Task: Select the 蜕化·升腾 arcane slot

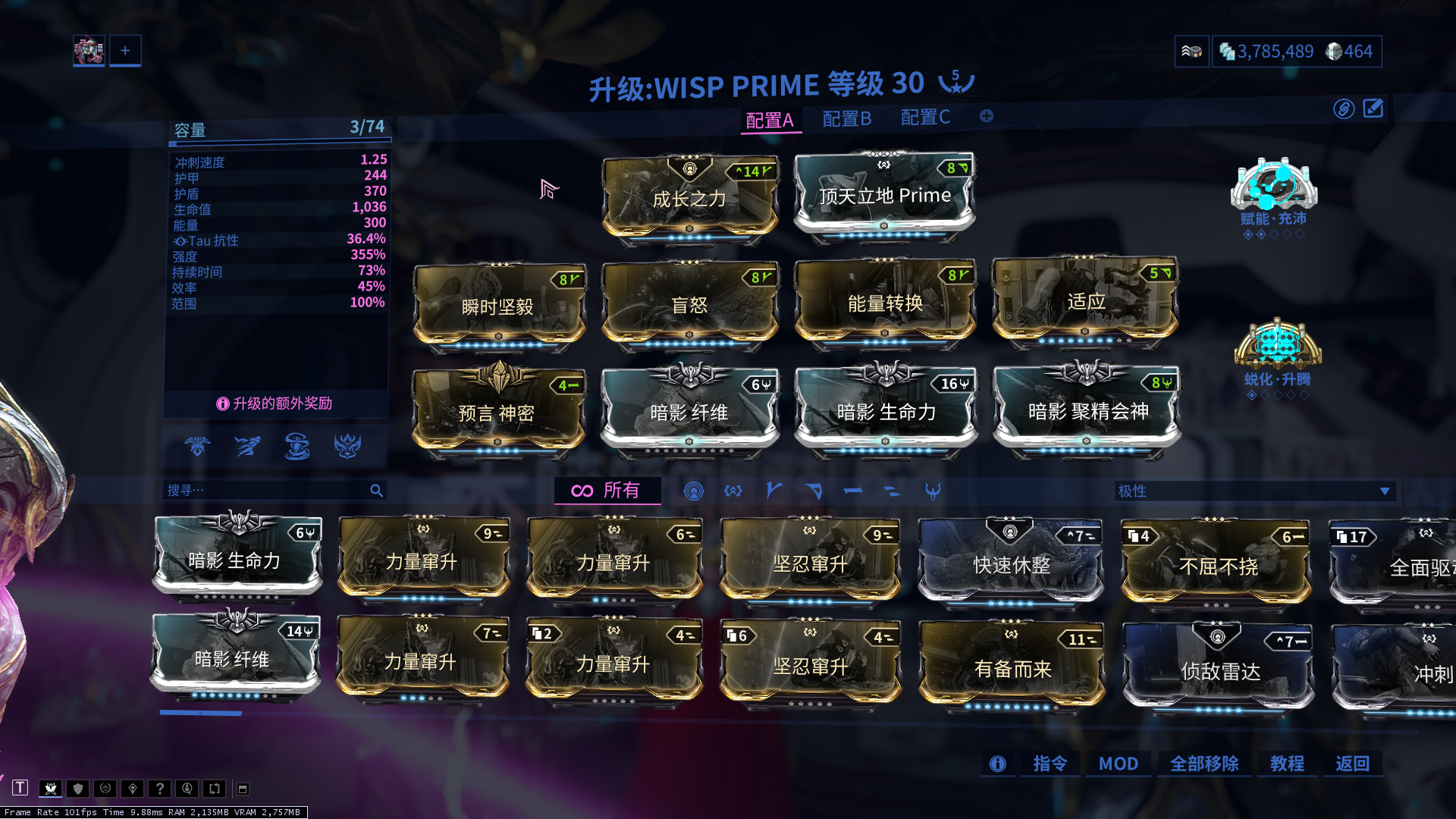Action: pos(1277,347)
